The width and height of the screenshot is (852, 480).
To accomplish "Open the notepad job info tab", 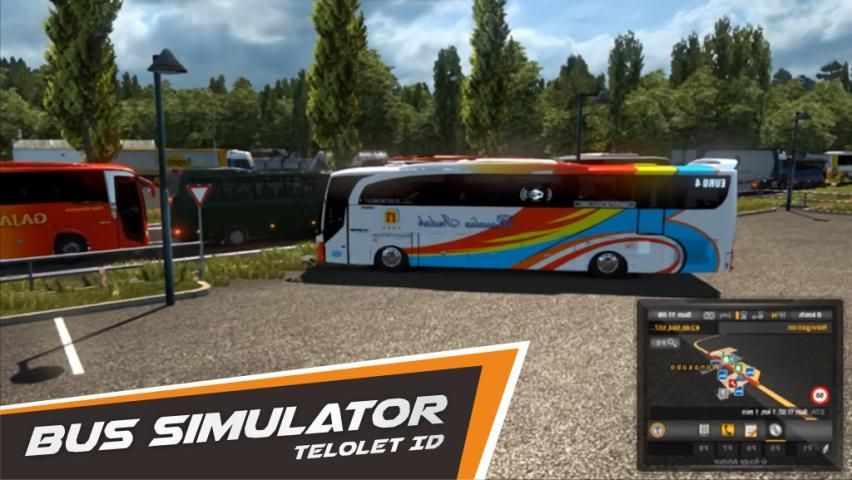I will click(751, 430).
